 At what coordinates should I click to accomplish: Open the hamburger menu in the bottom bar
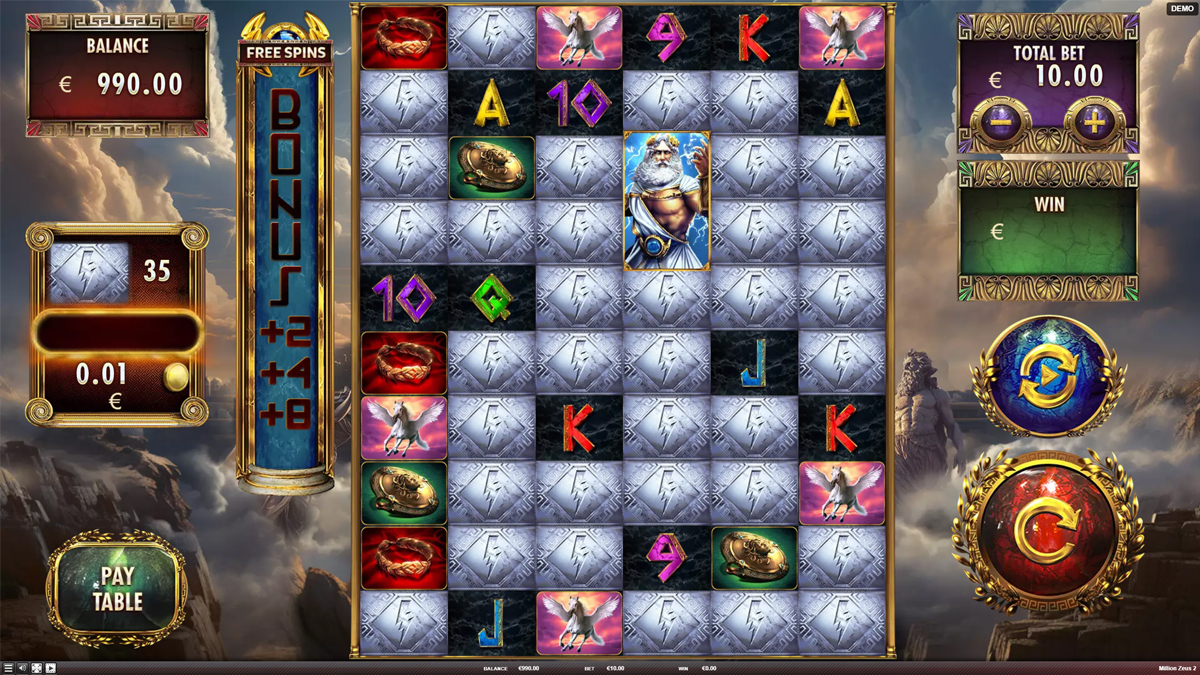8,668
